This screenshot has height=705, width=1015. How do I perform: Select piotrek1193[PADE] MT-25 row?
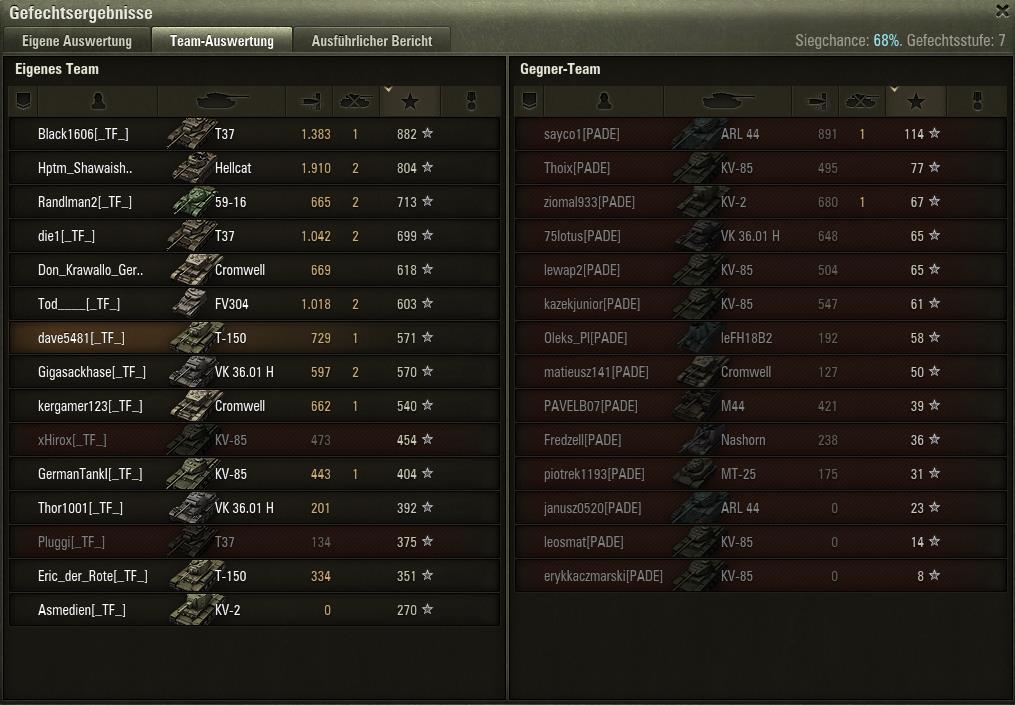[x=594, y=474]
